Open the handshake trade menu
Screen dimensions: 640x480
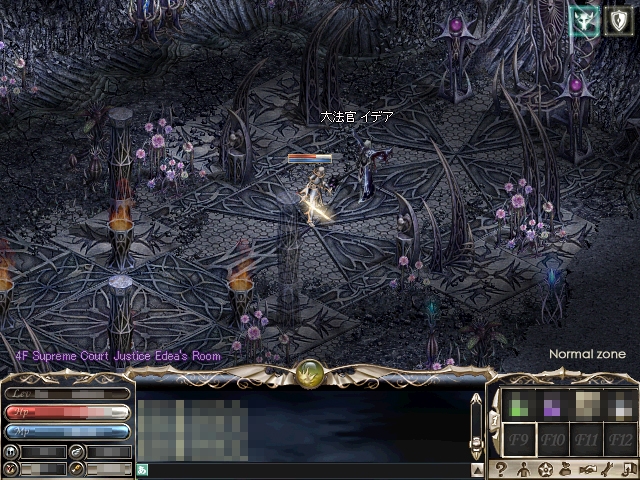pyautogui.click(x=589, y=469)
